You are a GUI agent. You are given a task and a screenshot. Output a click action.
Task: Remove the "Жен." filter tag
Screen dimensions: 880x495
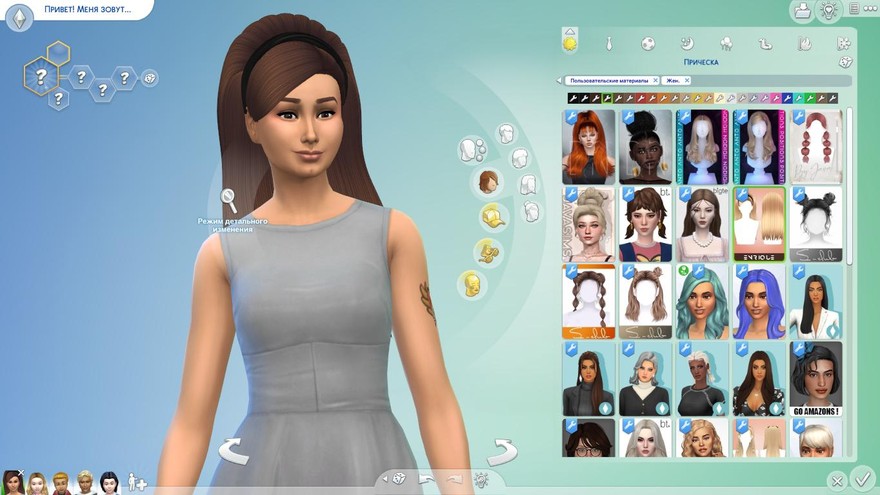[x=689, y=80]
